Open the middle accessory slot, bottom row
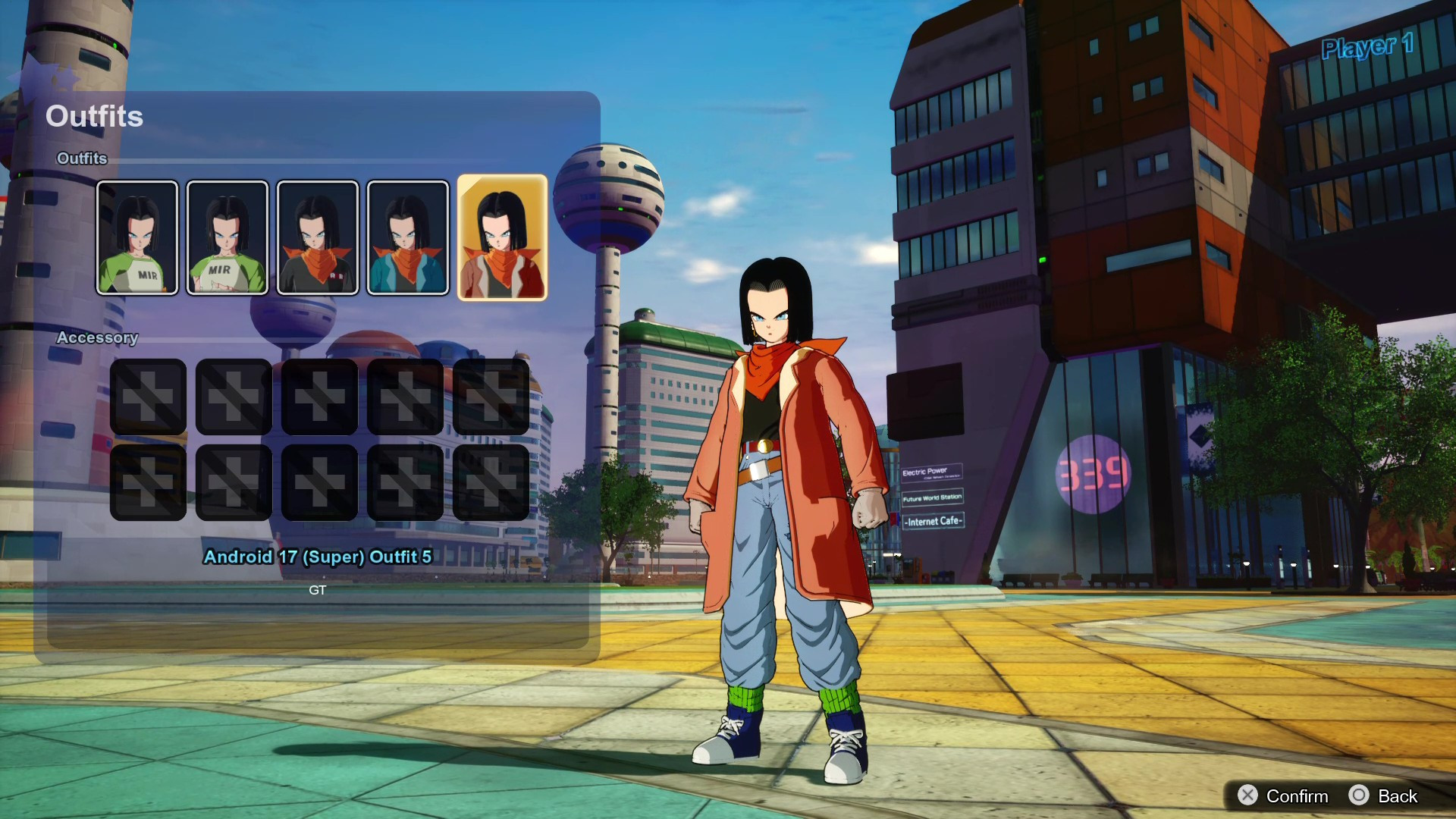The image size is (1456, 819). tap(319, 481)
